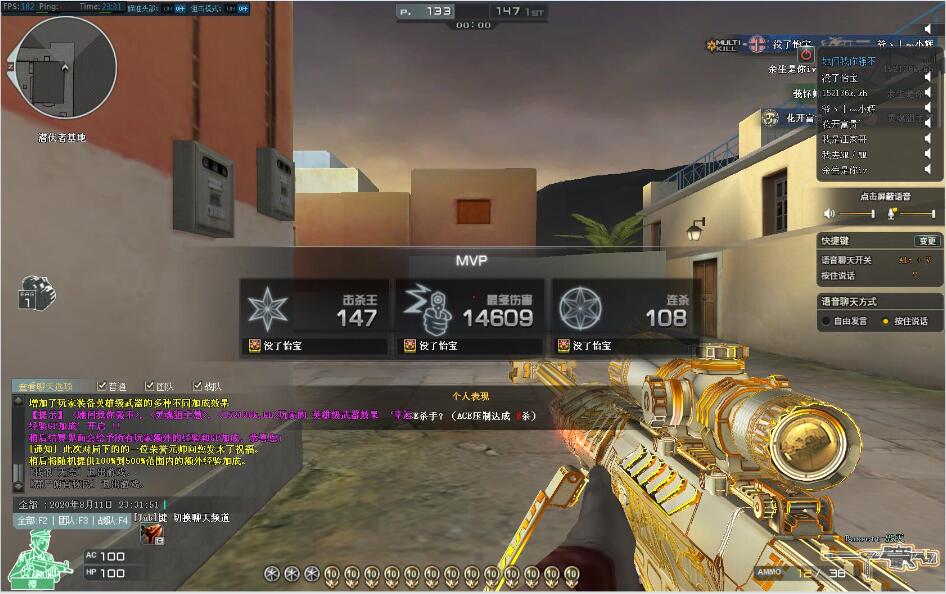Click the camera icon on the left edge
This screenshot has width=946, height=594.
point(35,295)
